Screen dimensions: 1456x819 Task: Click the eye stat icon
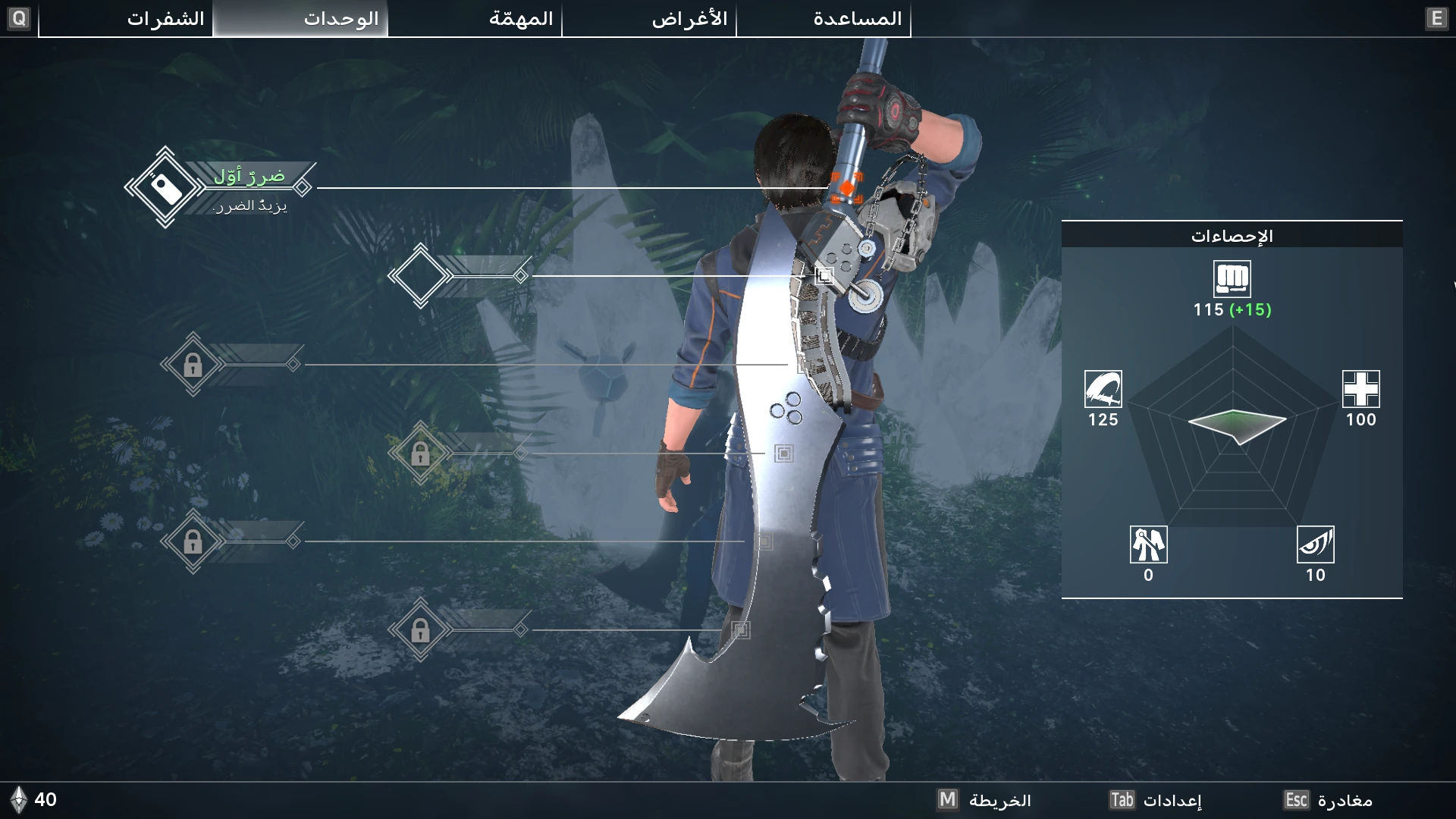tap(1315, 544)
